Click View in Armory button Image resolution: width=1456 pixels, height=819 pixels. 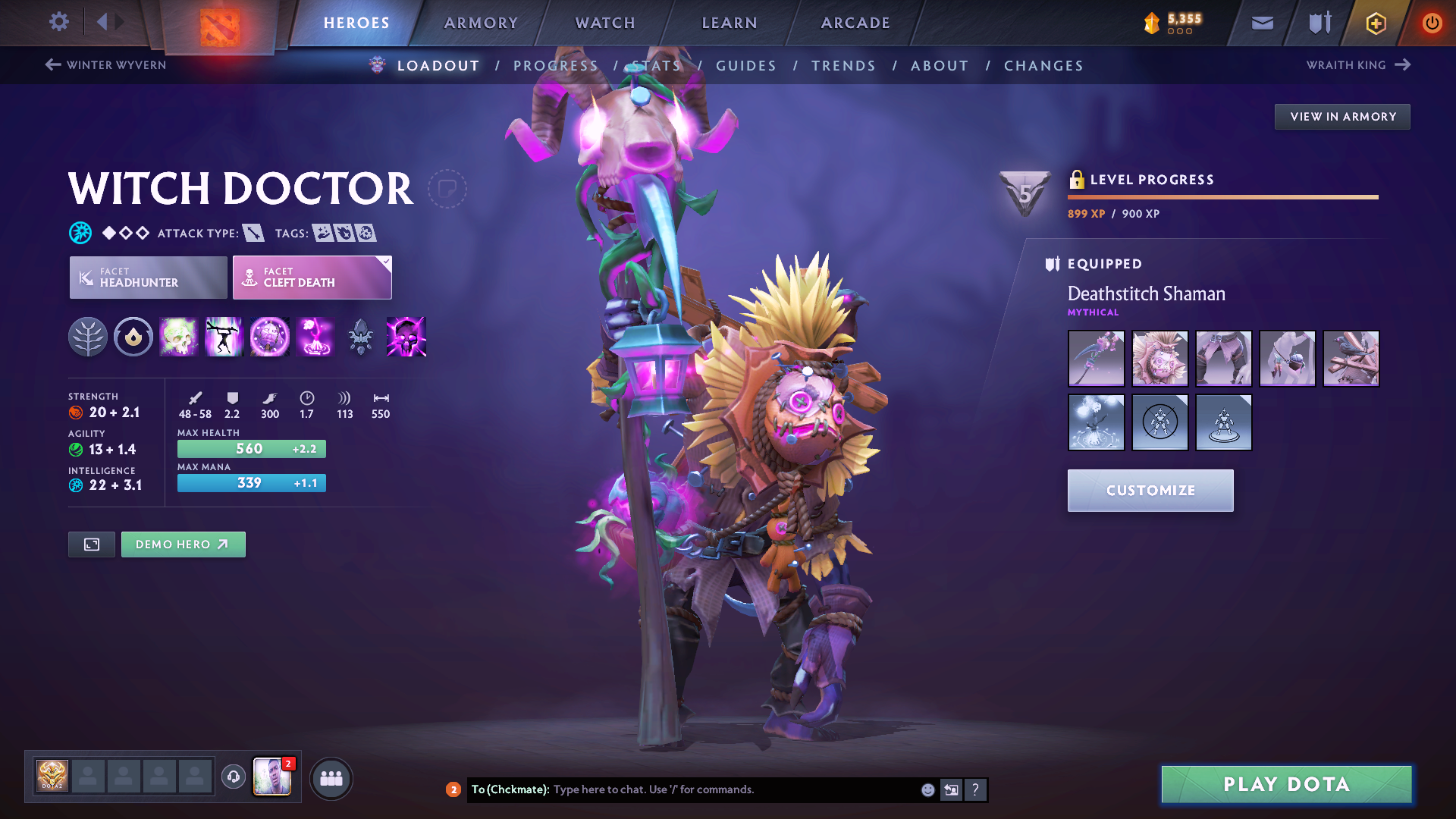click(x=1342, y=117)
